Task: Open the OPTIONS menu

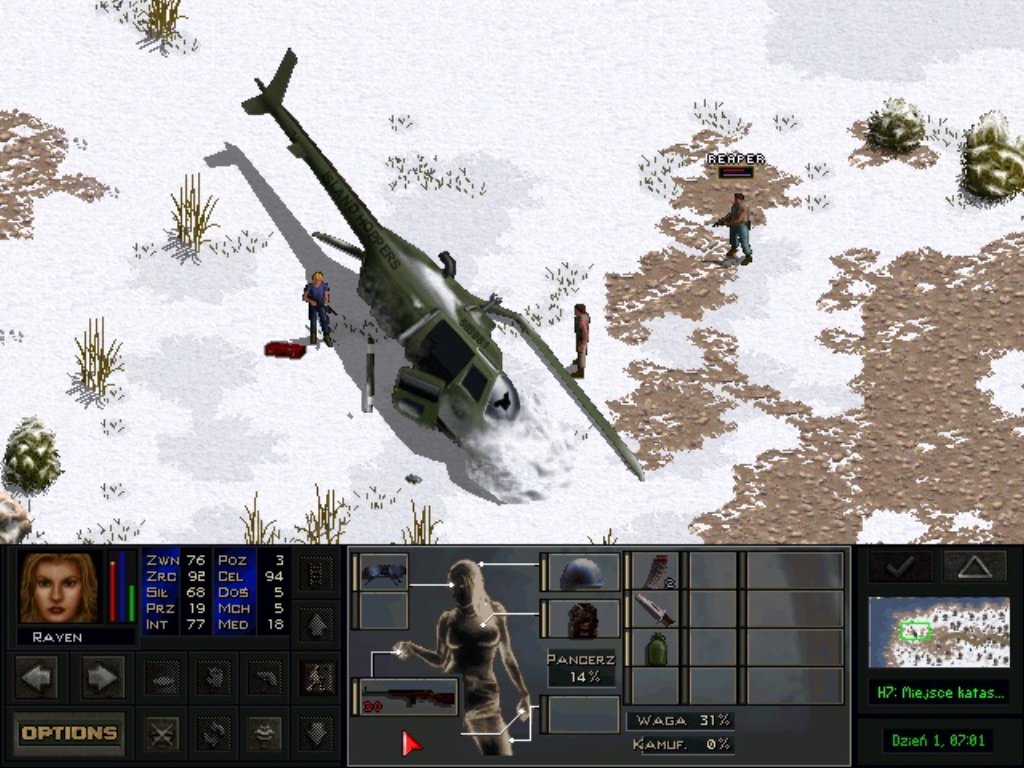Action: coord(69,733)
